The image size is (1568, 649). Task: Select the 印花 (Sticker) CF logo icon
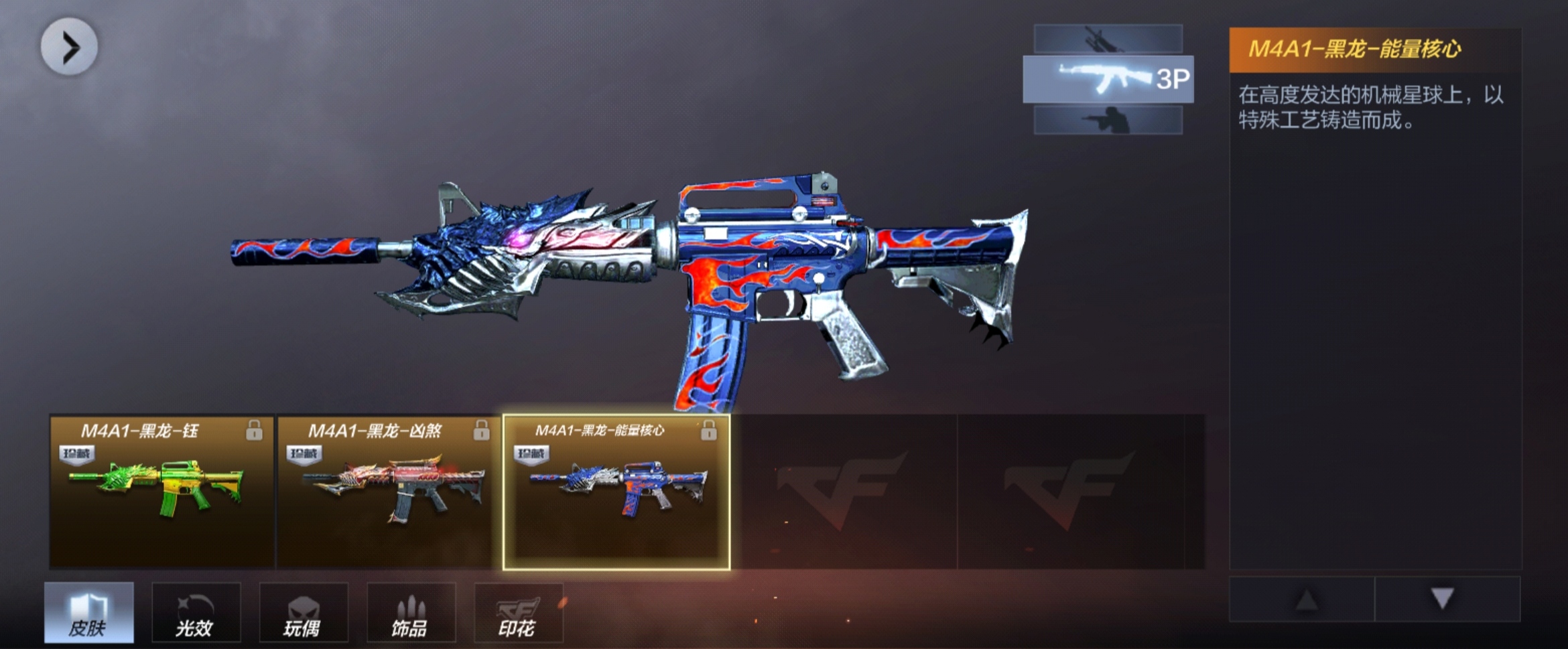point(518,606)
